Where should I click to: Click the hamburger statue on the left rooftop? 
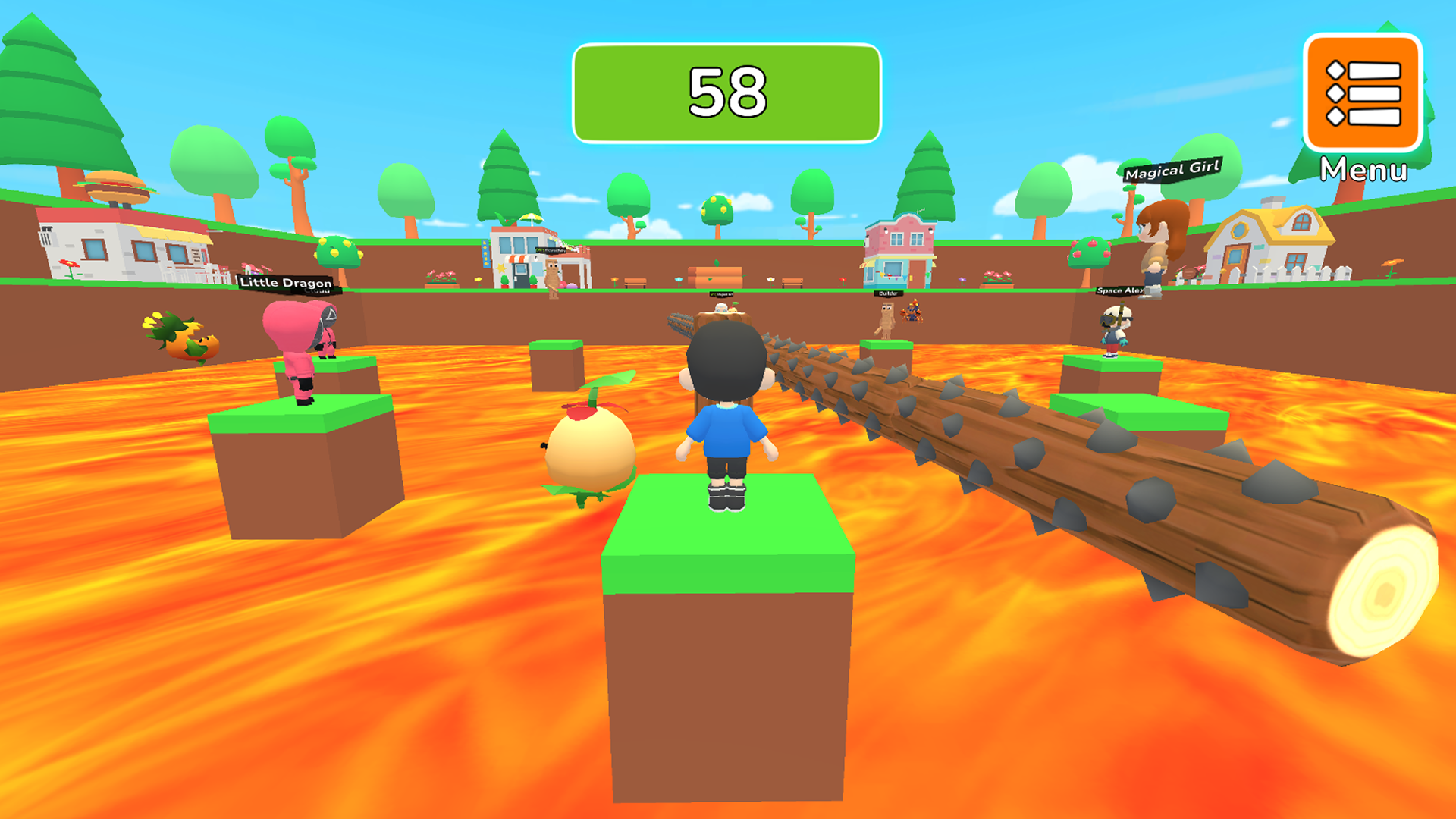pyautogui.click(x=115, y=184)
